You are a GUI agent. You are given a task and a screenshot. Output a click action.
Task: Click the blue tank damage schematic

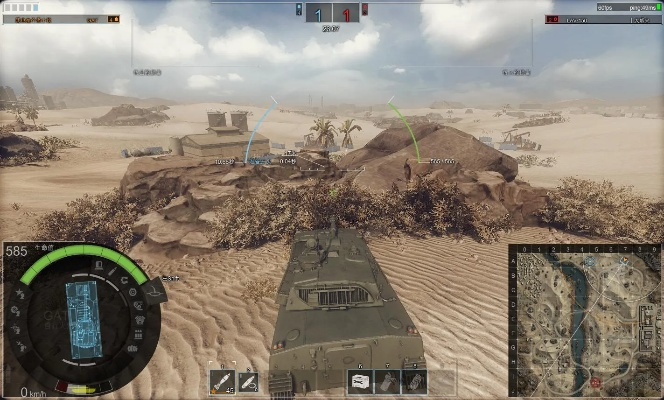click(x=83, y=308)
